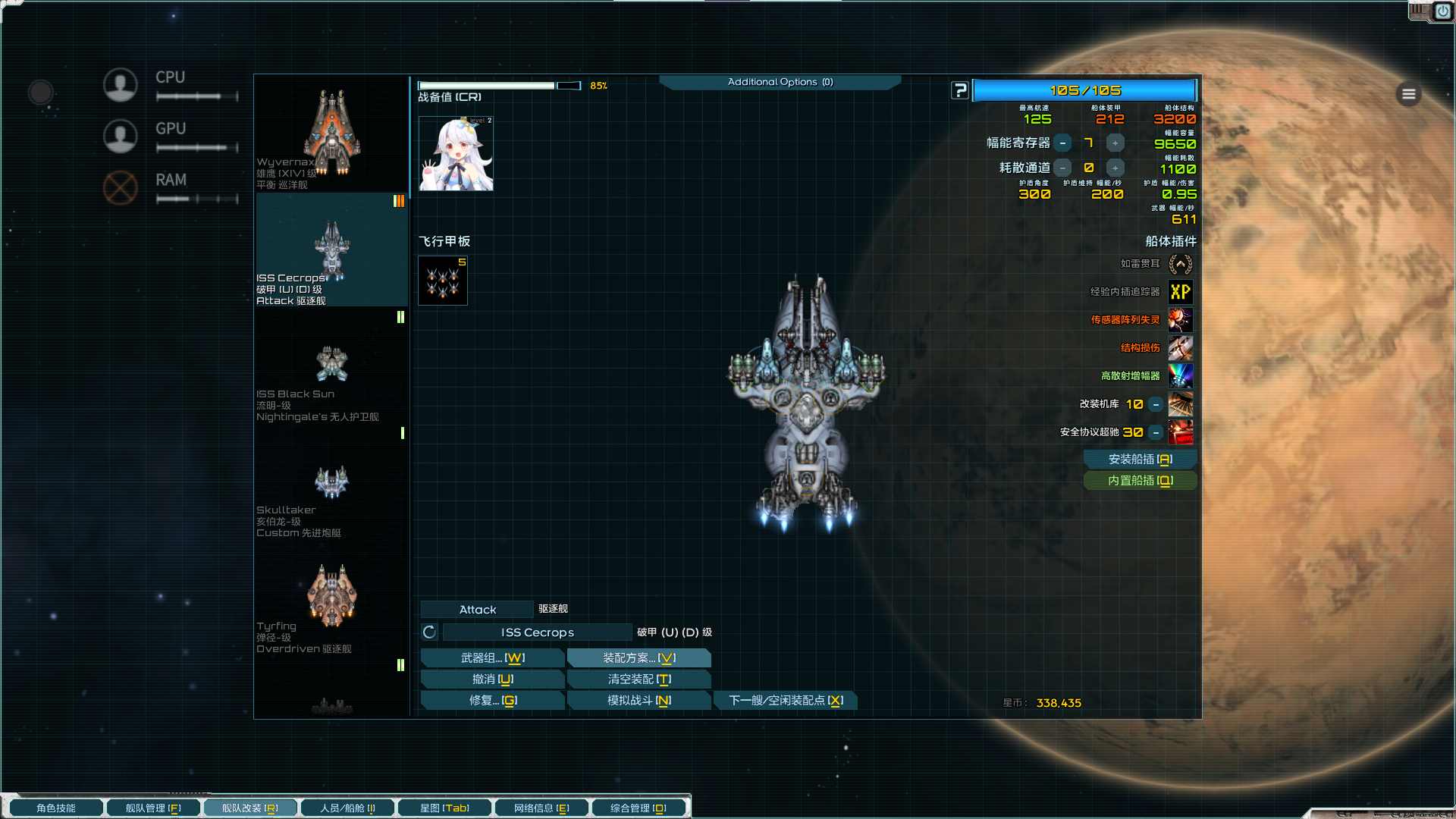
Task: Undo the last change with 撤消
Action: click(492, 679)
